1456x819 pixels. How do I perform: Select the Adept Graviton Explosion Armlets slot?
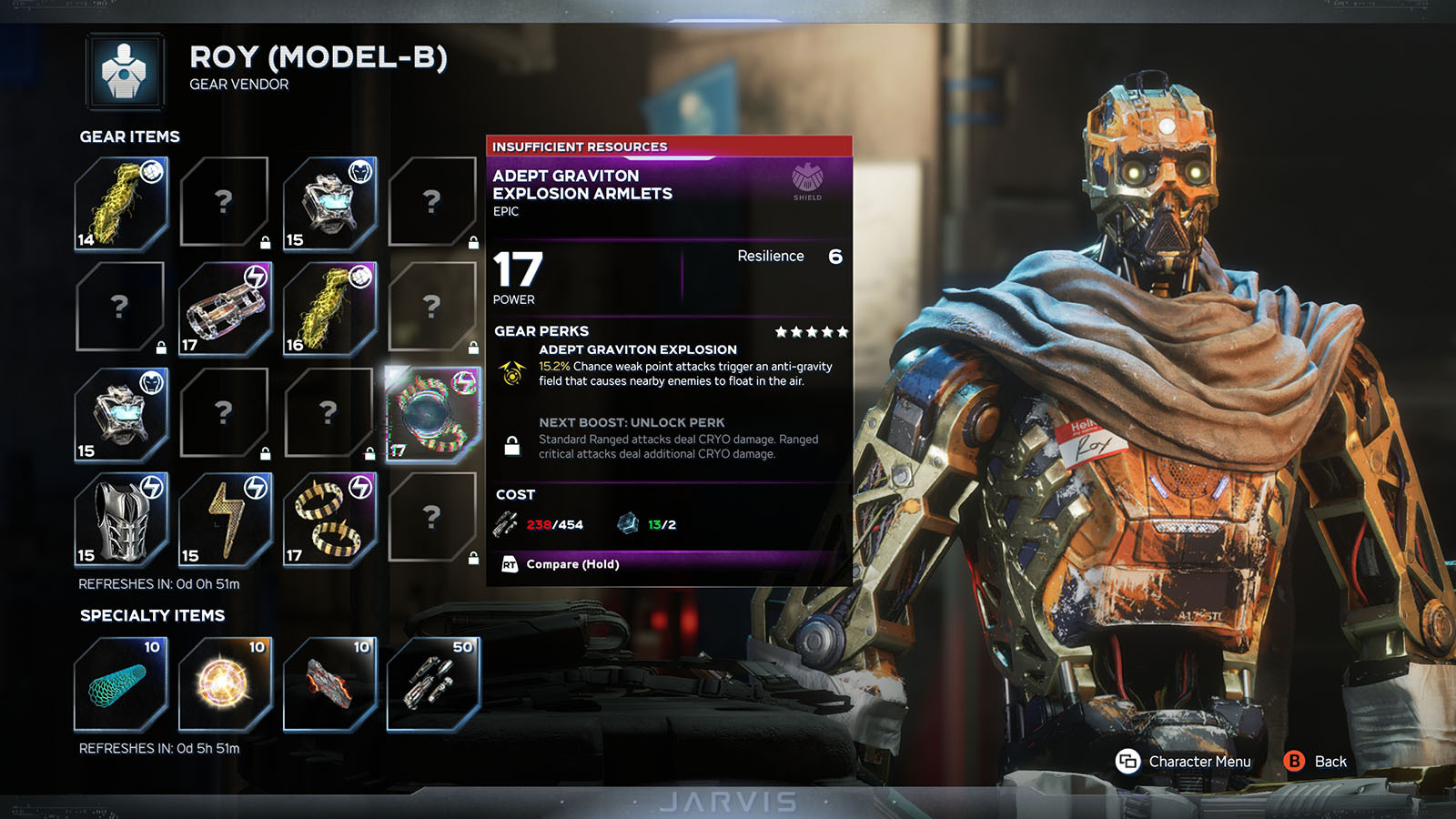(x=432, y=414)
